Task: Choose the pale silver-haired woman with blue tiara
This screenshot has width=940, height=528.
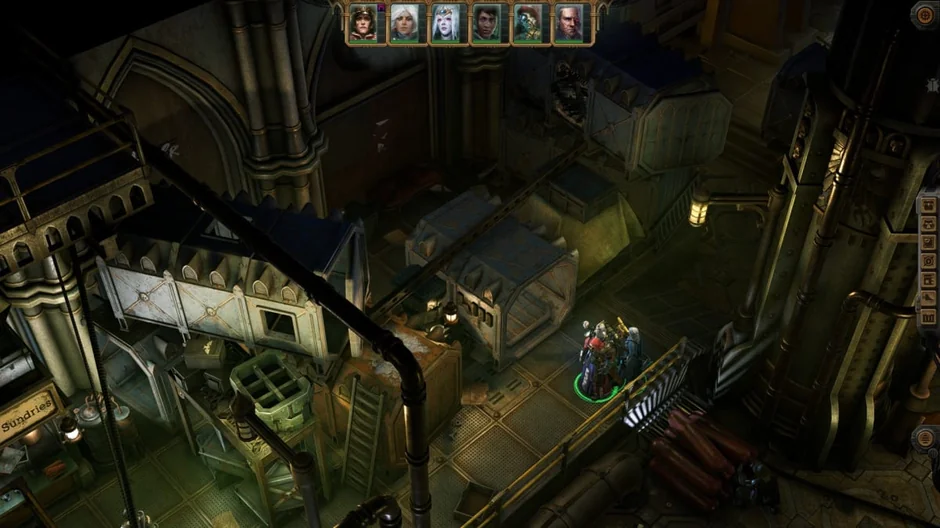Action: 445,23
